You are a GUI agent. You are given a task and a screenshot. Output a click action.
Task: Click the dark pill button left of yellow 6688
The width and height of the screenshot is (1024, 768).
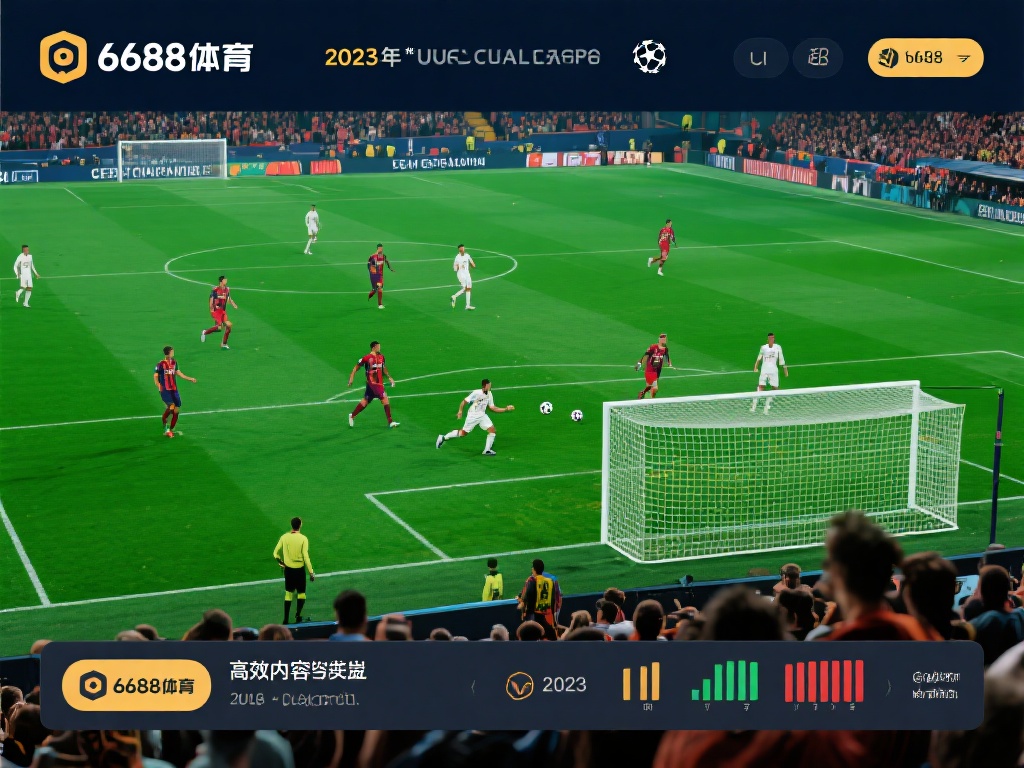click(817, 58)
